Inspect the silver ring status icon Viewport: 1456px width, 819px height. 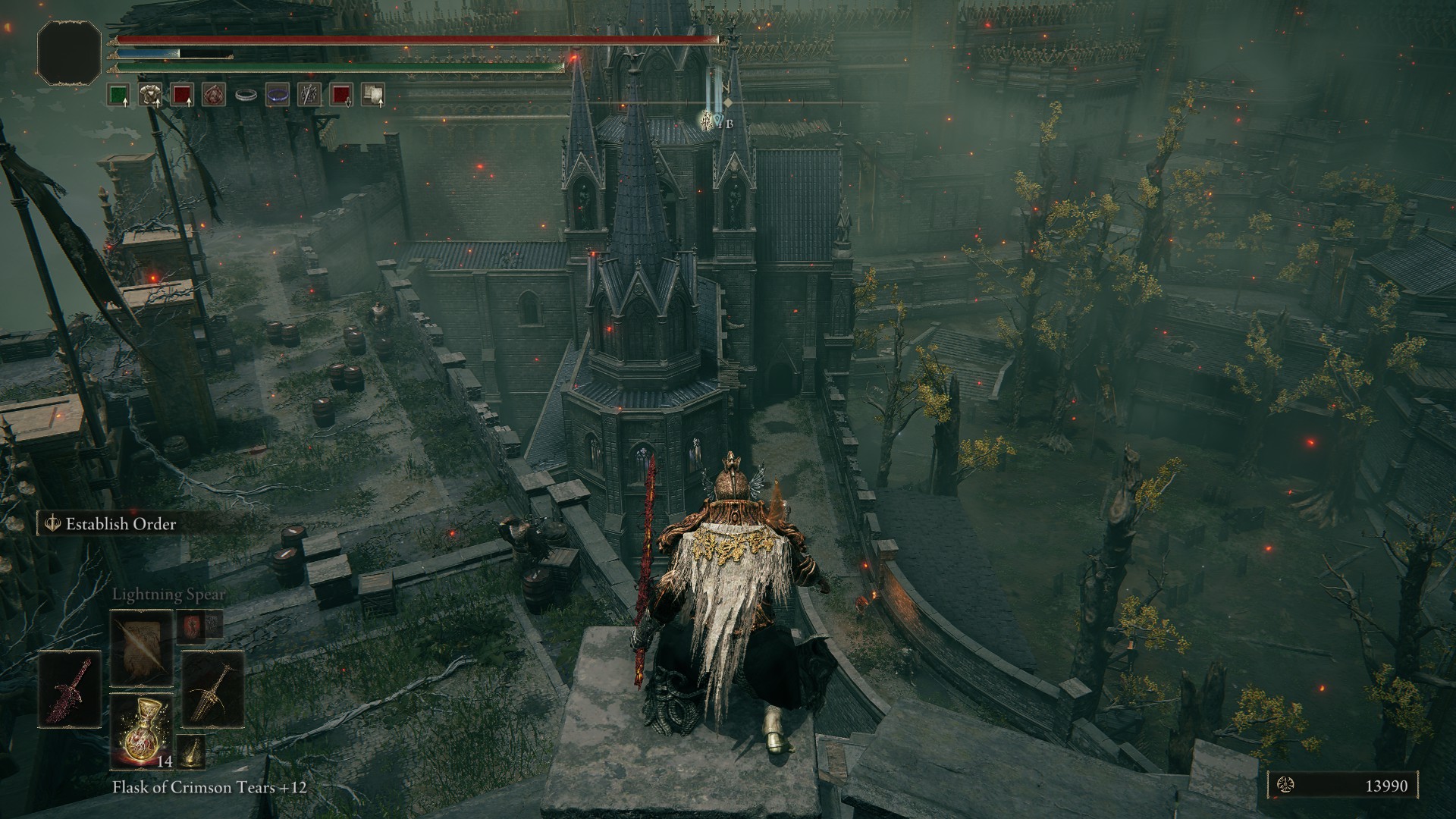[x=246, y=95]
